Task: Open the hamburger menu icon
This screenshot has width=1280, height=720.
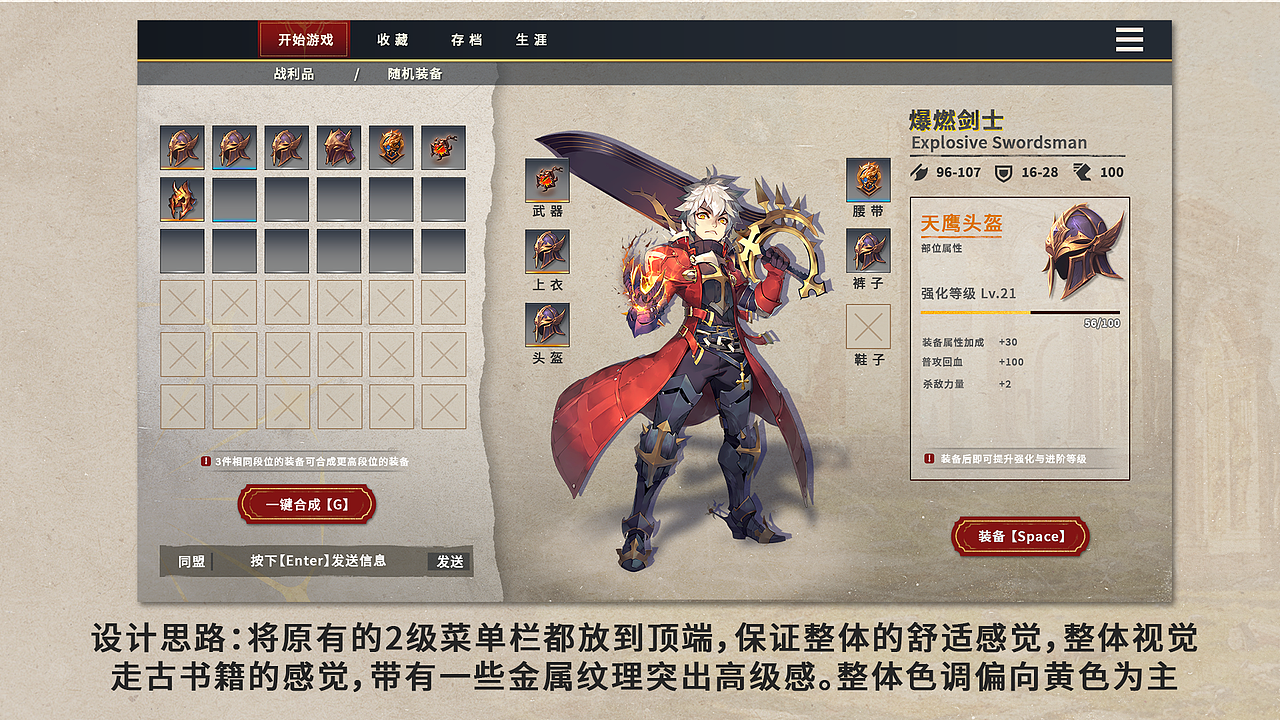Action: click(x=1129, y=38)
